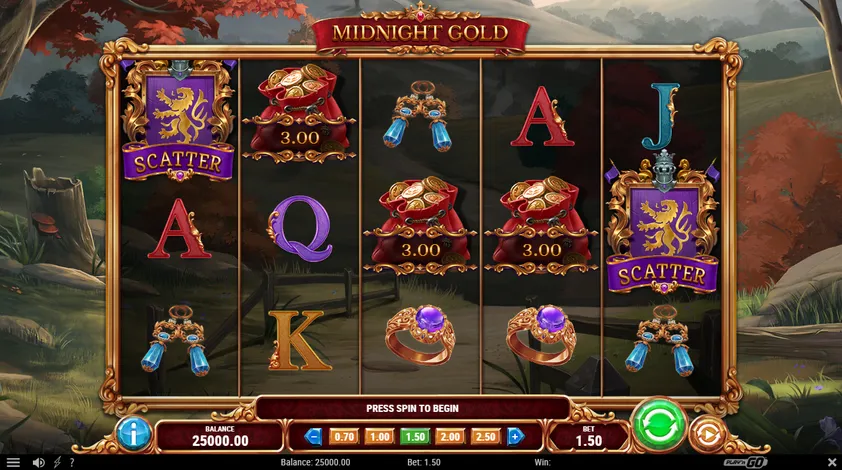This screenshot has height=470, width=842.
Task: Open the hamburger menu in bottom bar
Action: [x=13, y=462]
